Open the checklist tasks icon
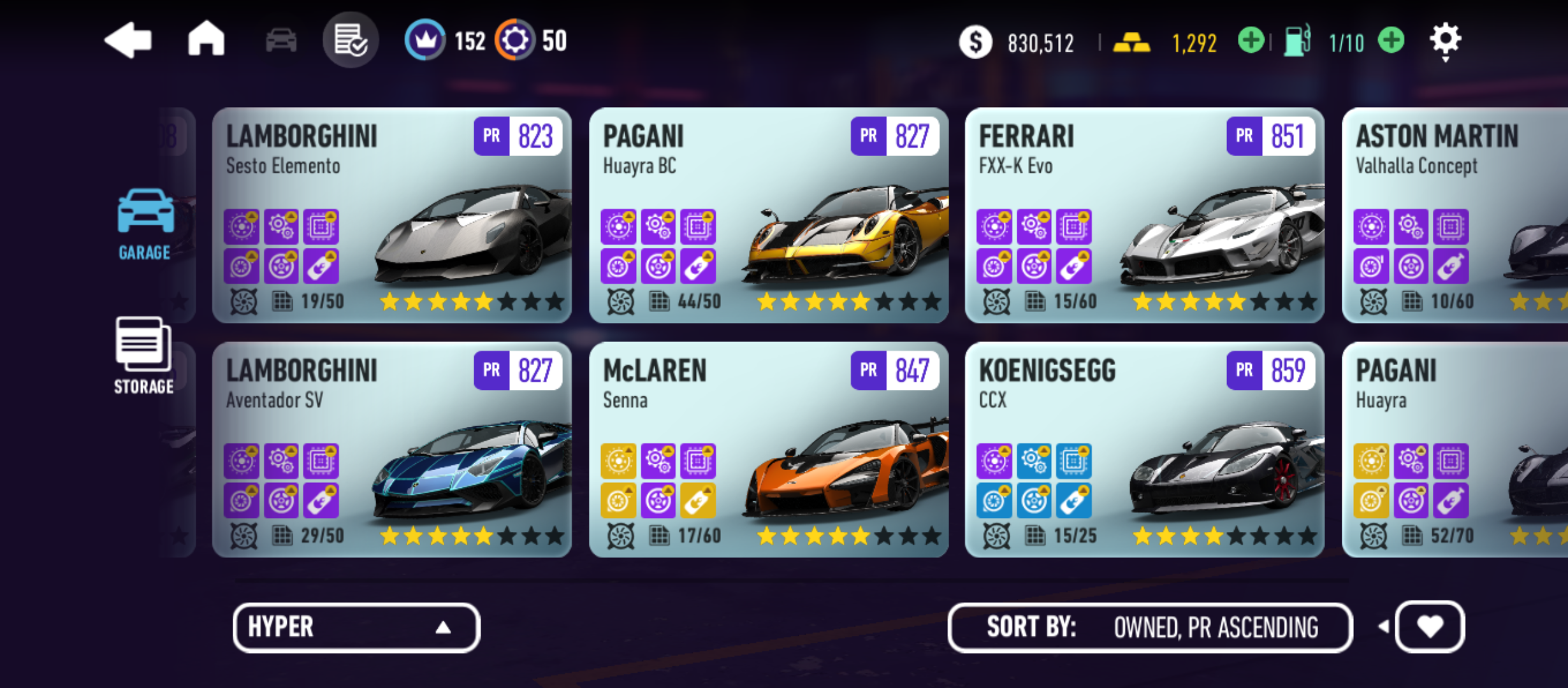1568x688 pixels. pos(351,40)
